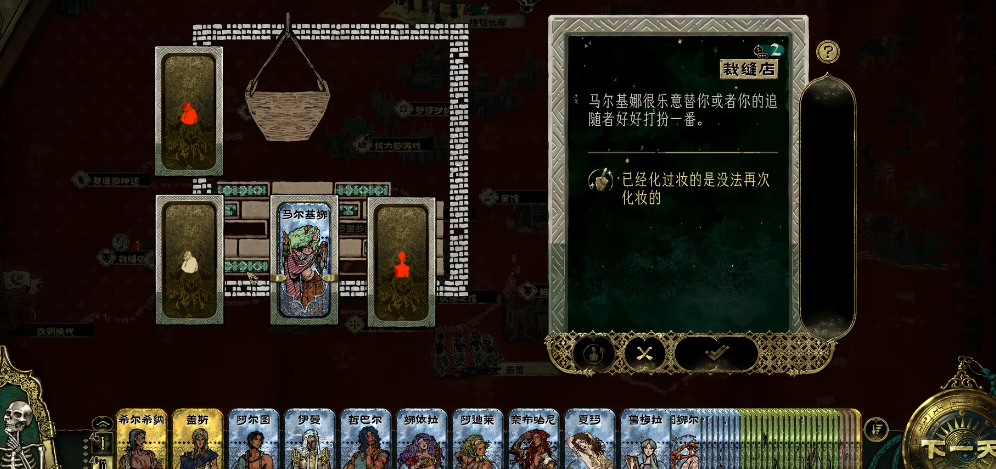Select the 哲巴尔 card
The height and width of the screenshot is (469, 996).
pos(364,440)
